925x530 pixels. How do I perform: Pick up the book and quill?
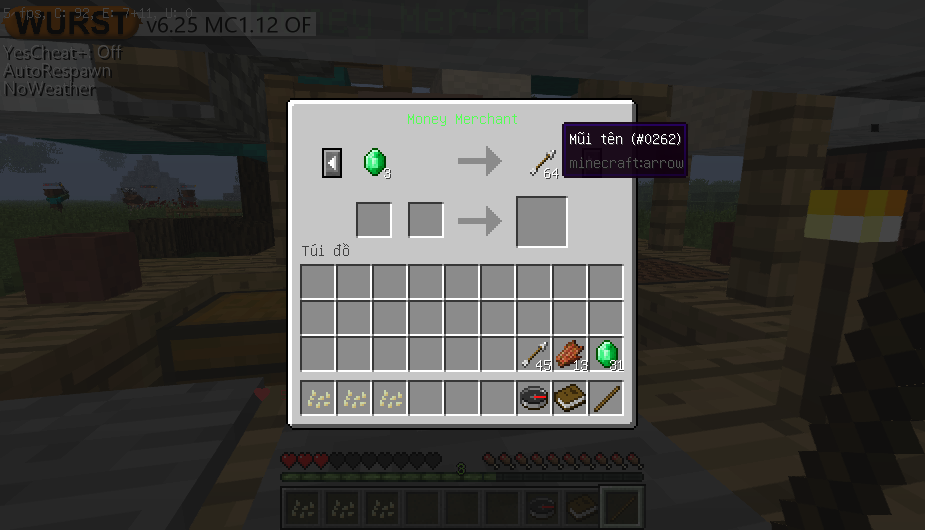pos(570,398)
